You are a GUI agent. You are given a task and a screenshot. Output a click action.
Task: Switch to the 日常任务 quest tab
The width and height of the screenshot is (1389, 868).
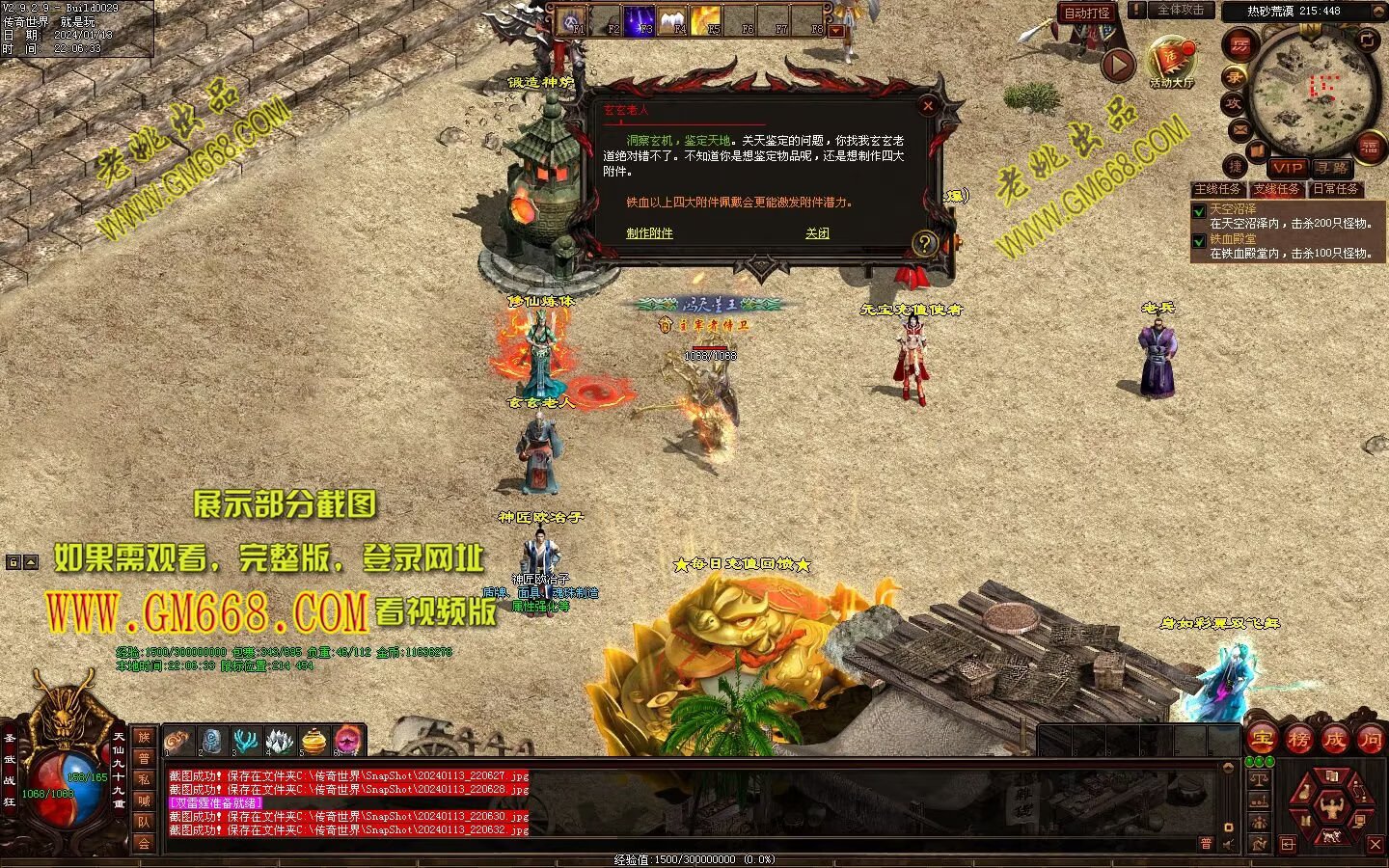click(1335, 189)
